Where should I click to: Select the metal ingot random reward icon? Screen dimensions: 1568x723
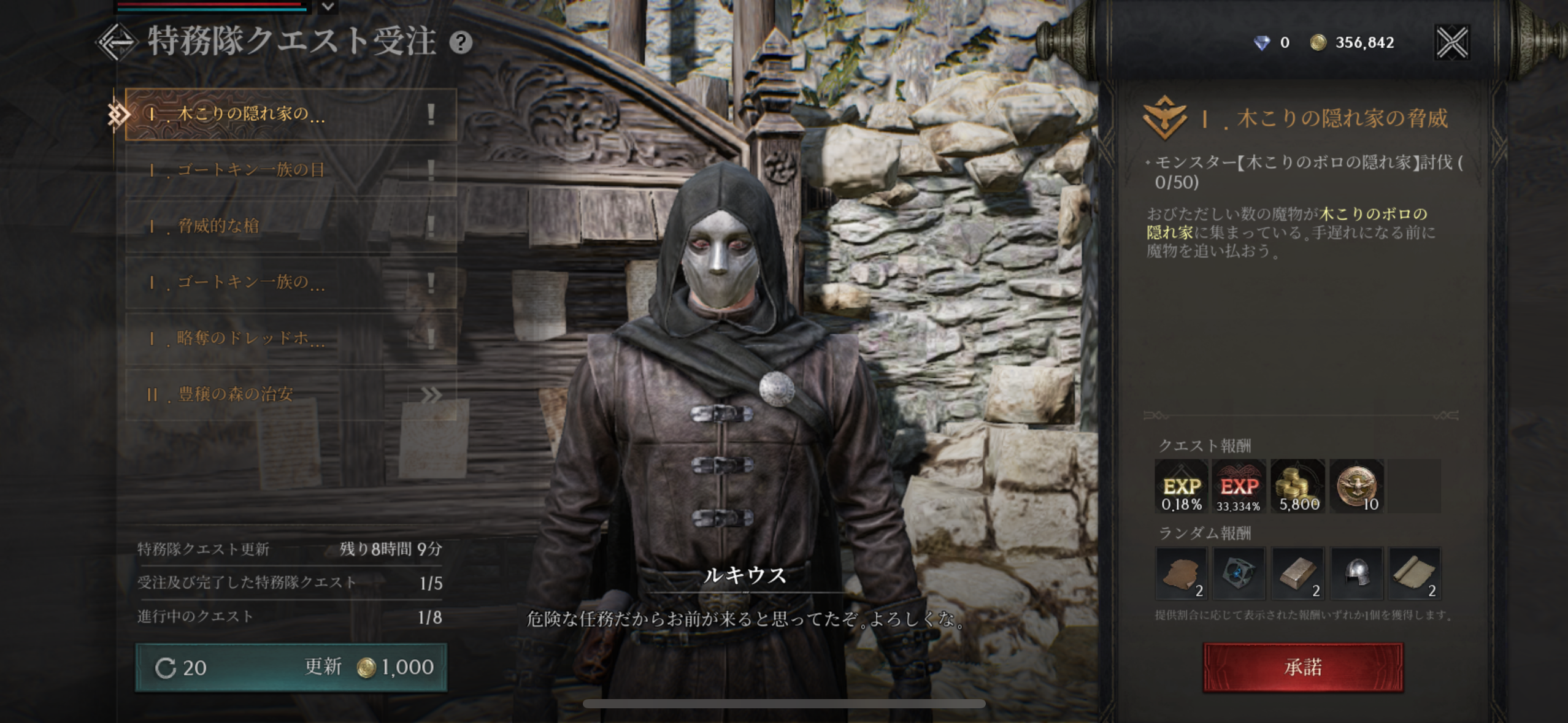[x=1299, y=573]
